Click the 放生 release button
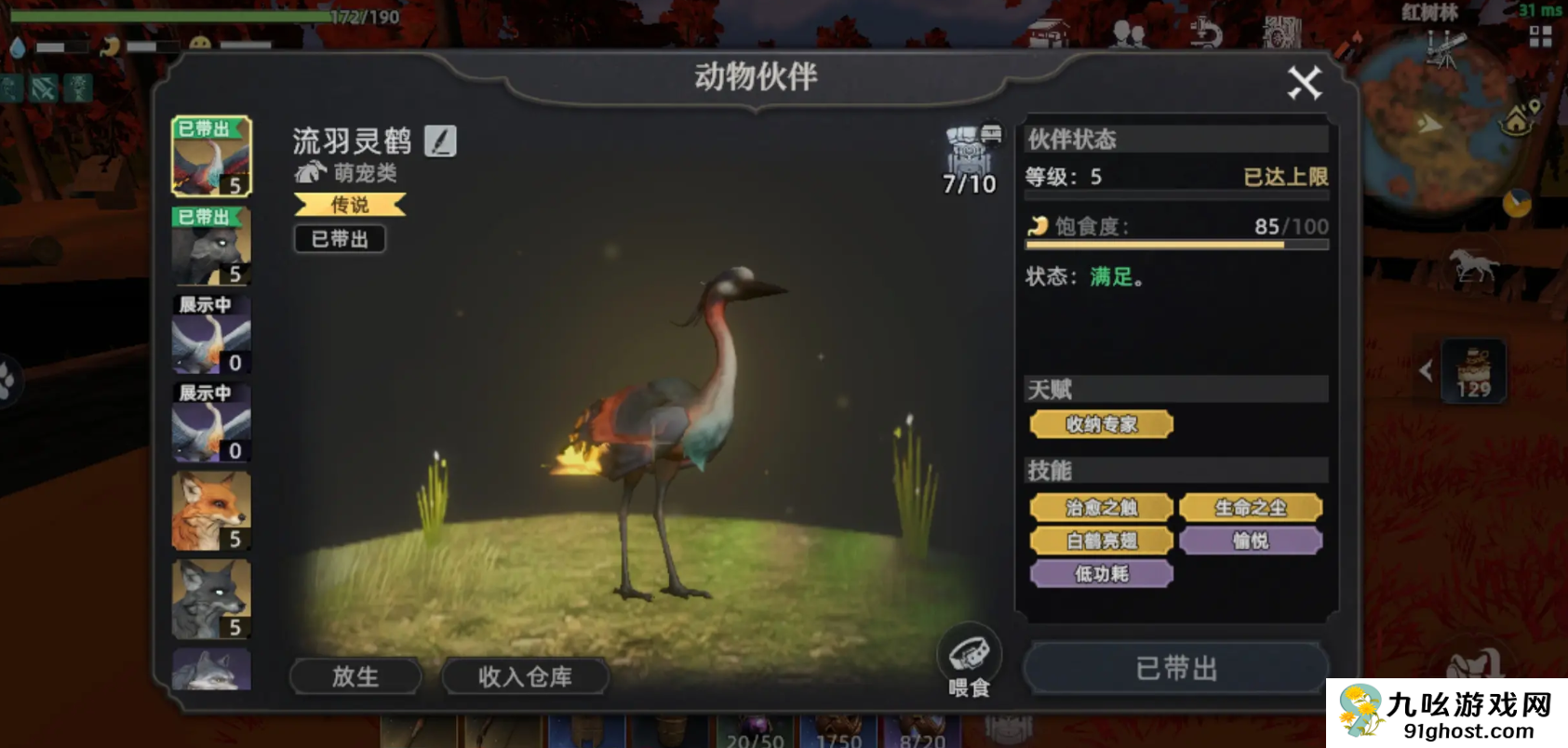 355,676
